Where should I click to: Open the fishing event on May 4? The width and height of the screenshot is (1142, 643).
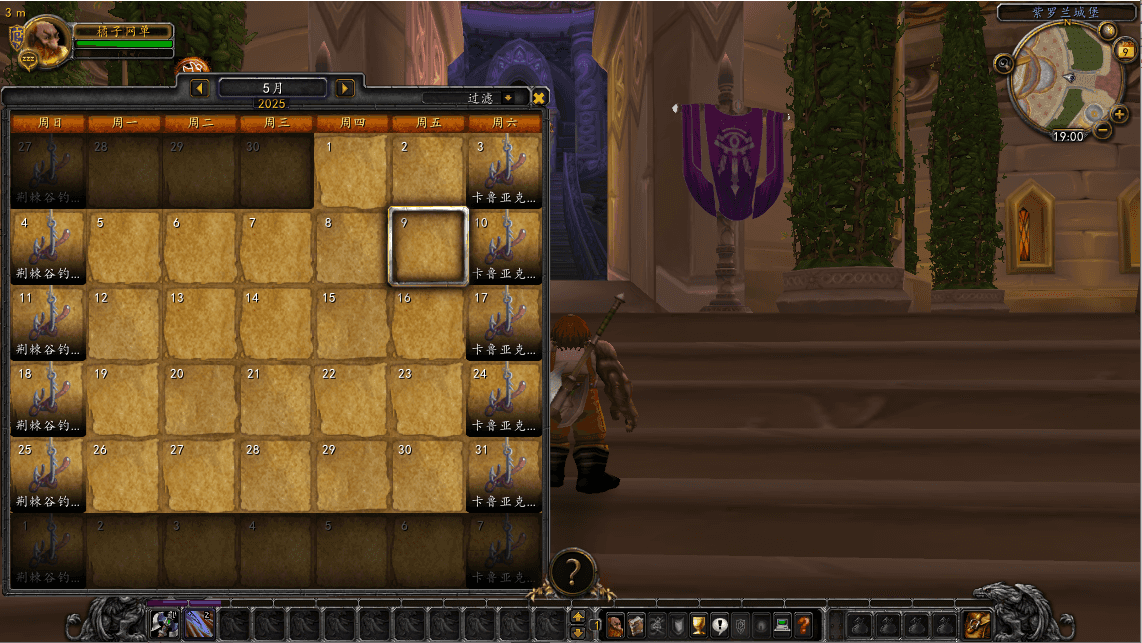click(48, 246)
